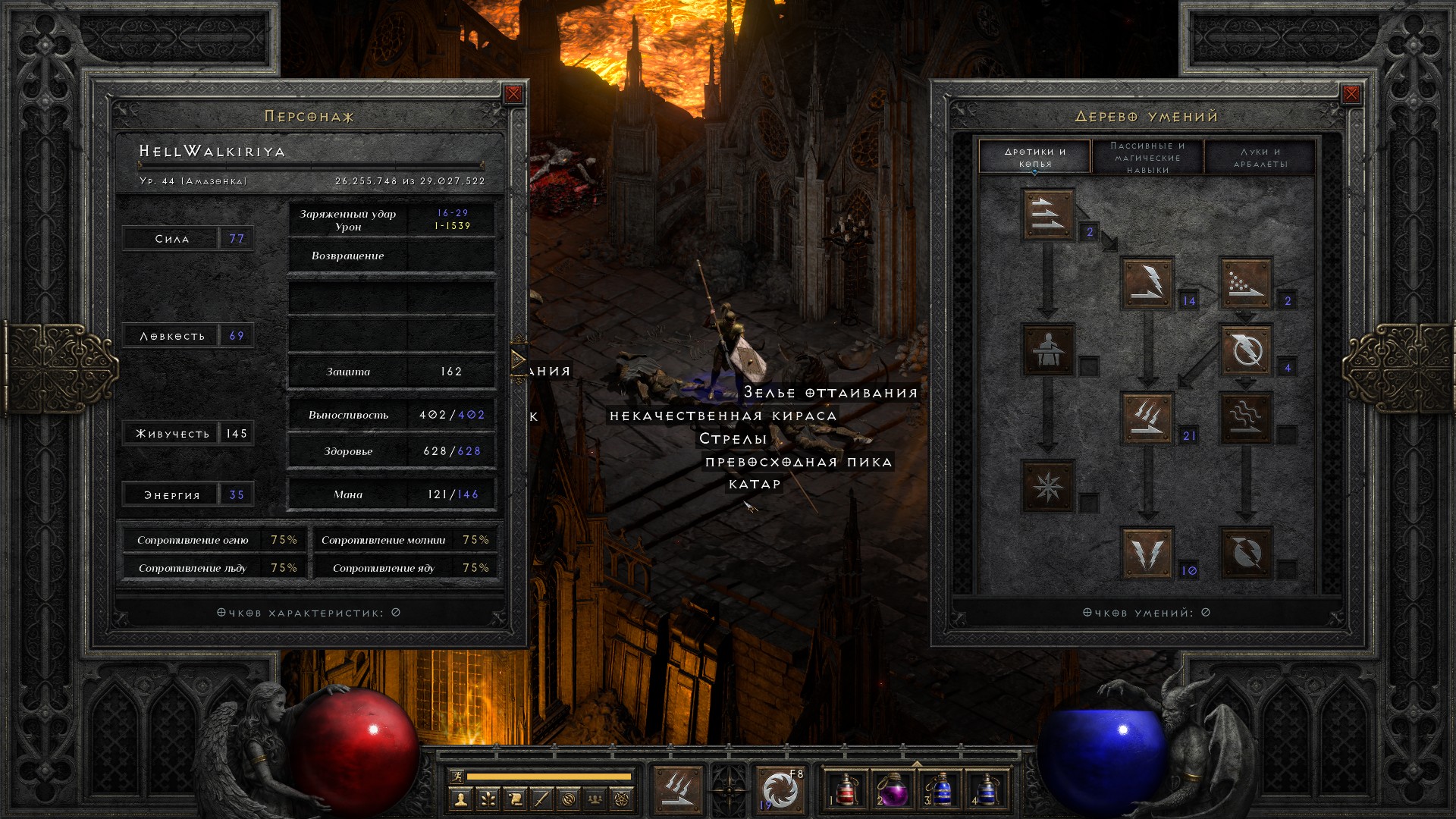This screenshot has height=819, width=1456.
Task: Toggle the run/walk button
Action: [457, 776]
